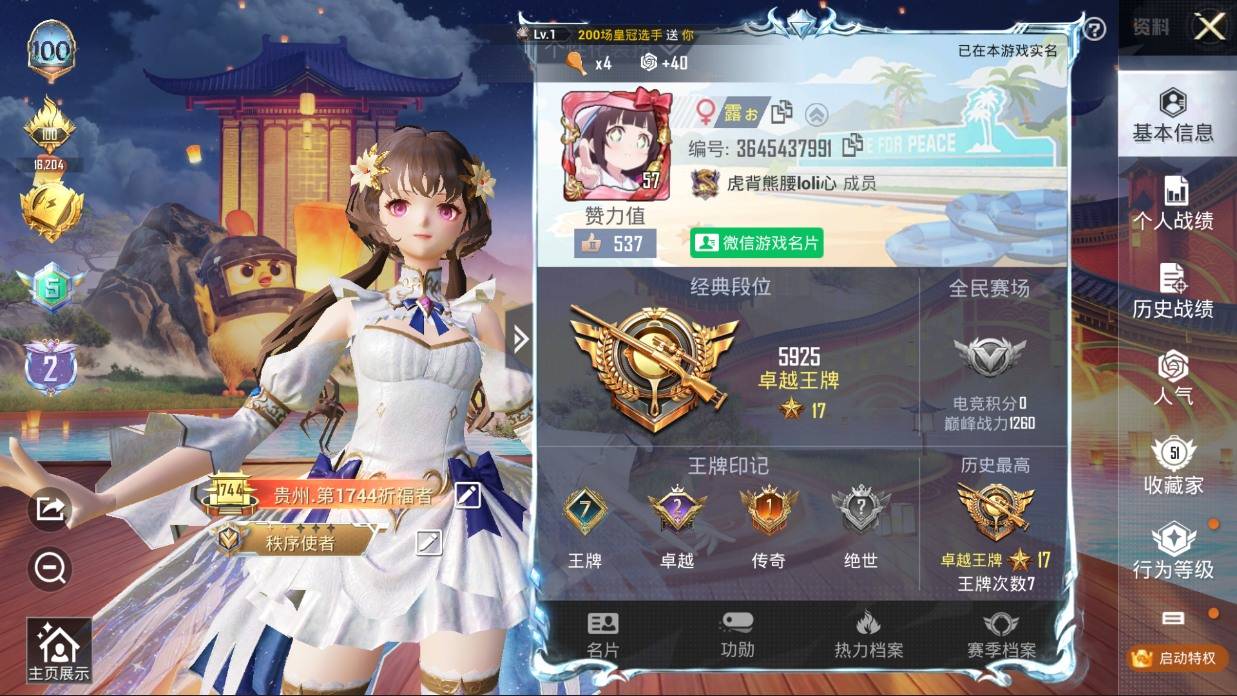Switch to the 个人战绩 tab
Image resolution: width=1237 pixels, height=696 pixels.
pyautogui.click(x=1173, y=203)
